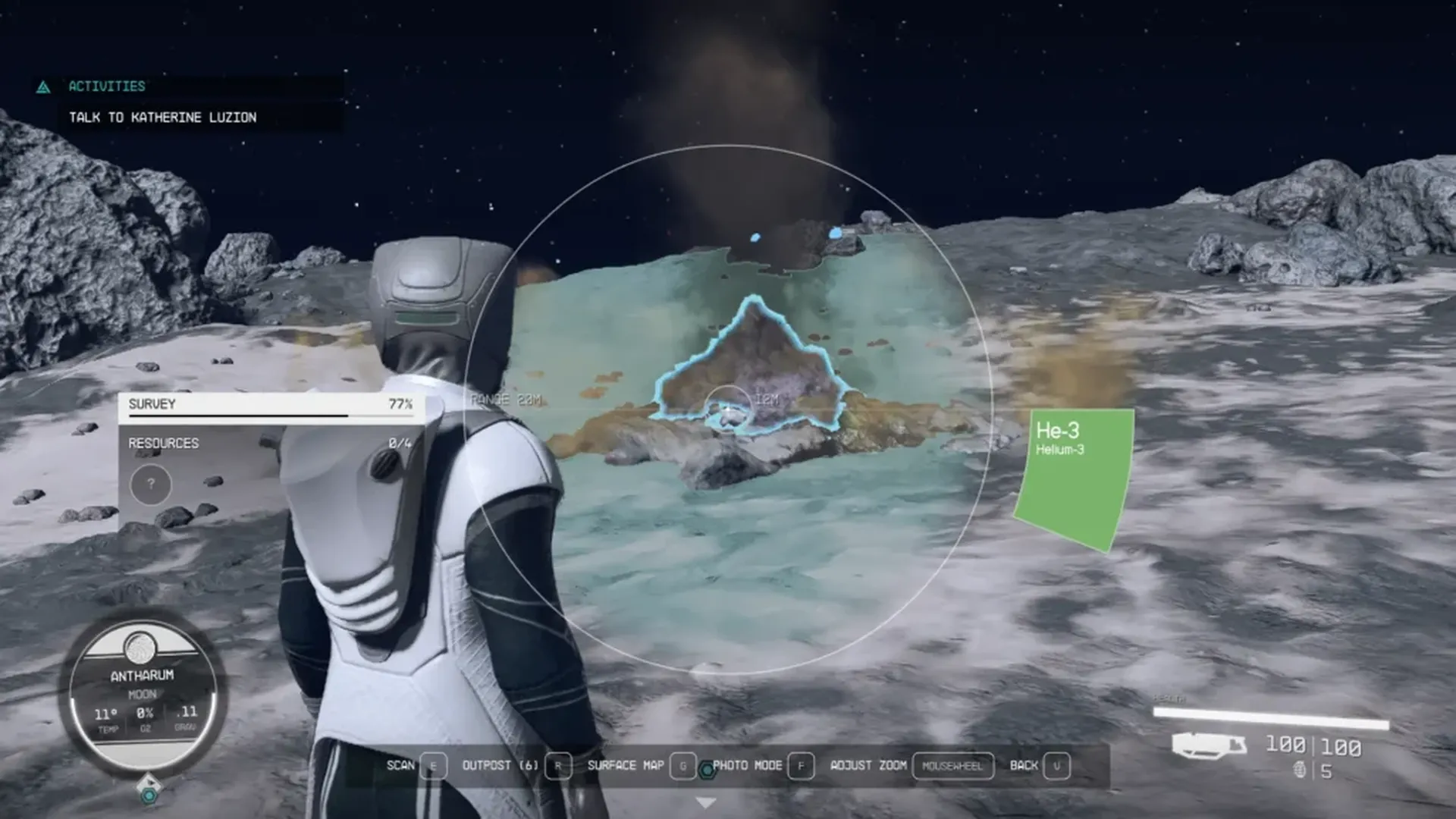This screenshot has width=1456, height=819.
Task: Open the Outpost menu with the R keybind
Action: 559,766
